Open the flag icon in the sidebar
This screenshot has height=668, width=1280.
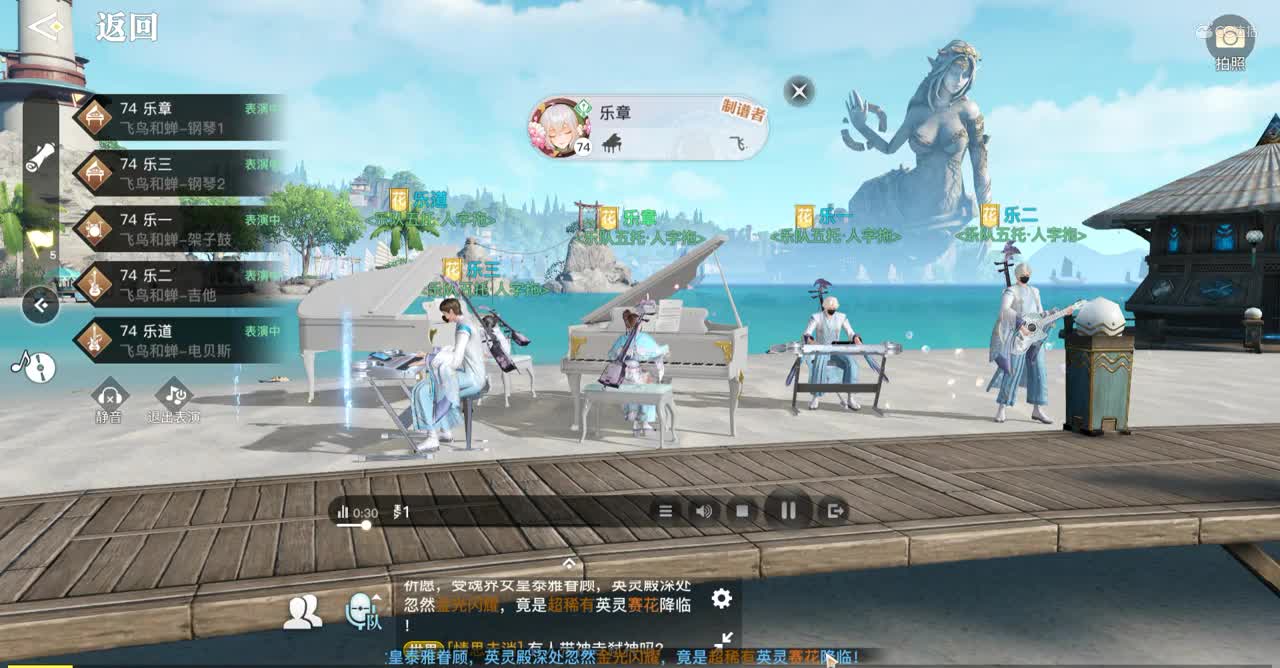coord(39,240)
